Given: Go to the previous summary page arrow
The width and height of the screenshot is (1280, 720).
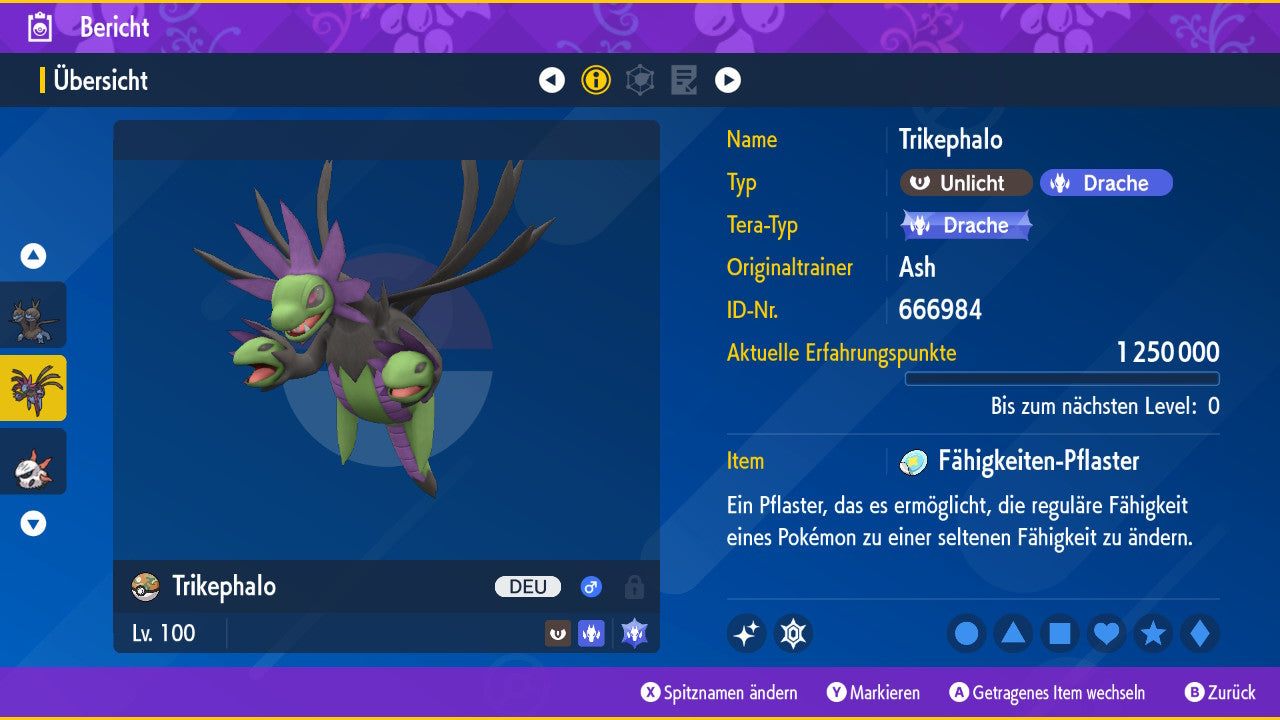Looking at the screenshot, I should [x=552, y=80].
